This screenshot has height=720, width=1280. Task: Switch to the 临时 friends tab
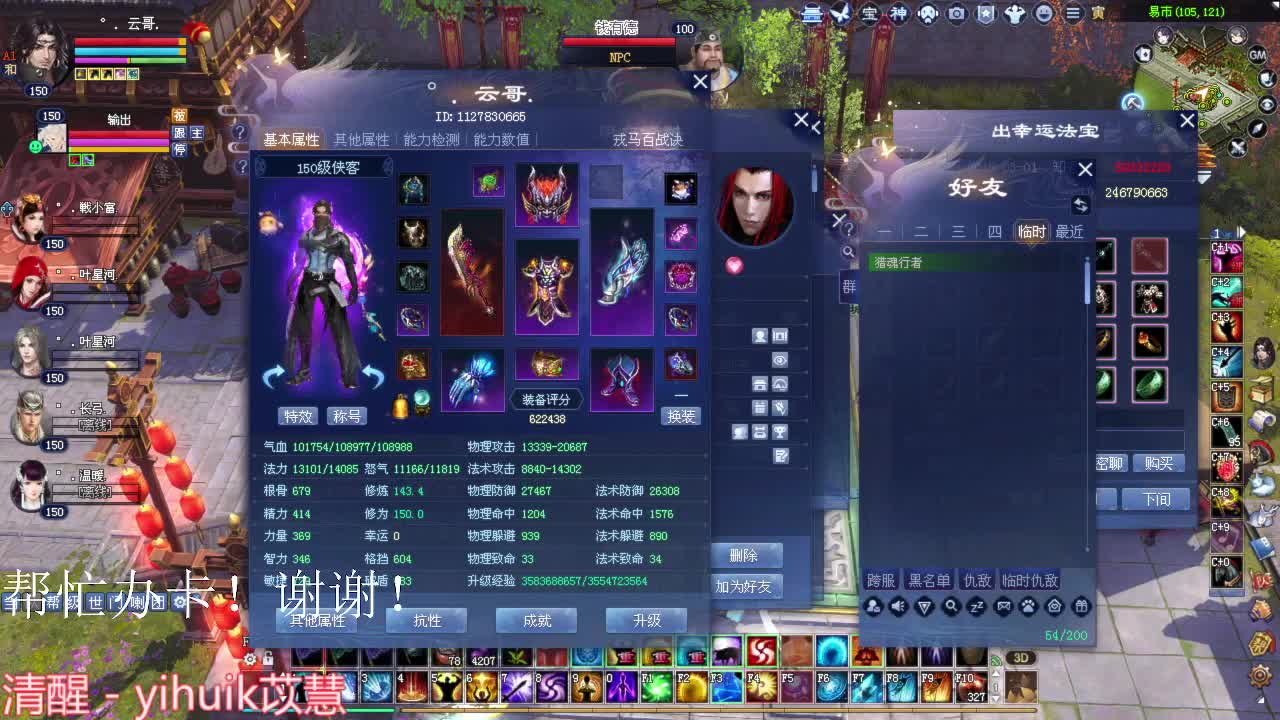tap(1031, 231)
